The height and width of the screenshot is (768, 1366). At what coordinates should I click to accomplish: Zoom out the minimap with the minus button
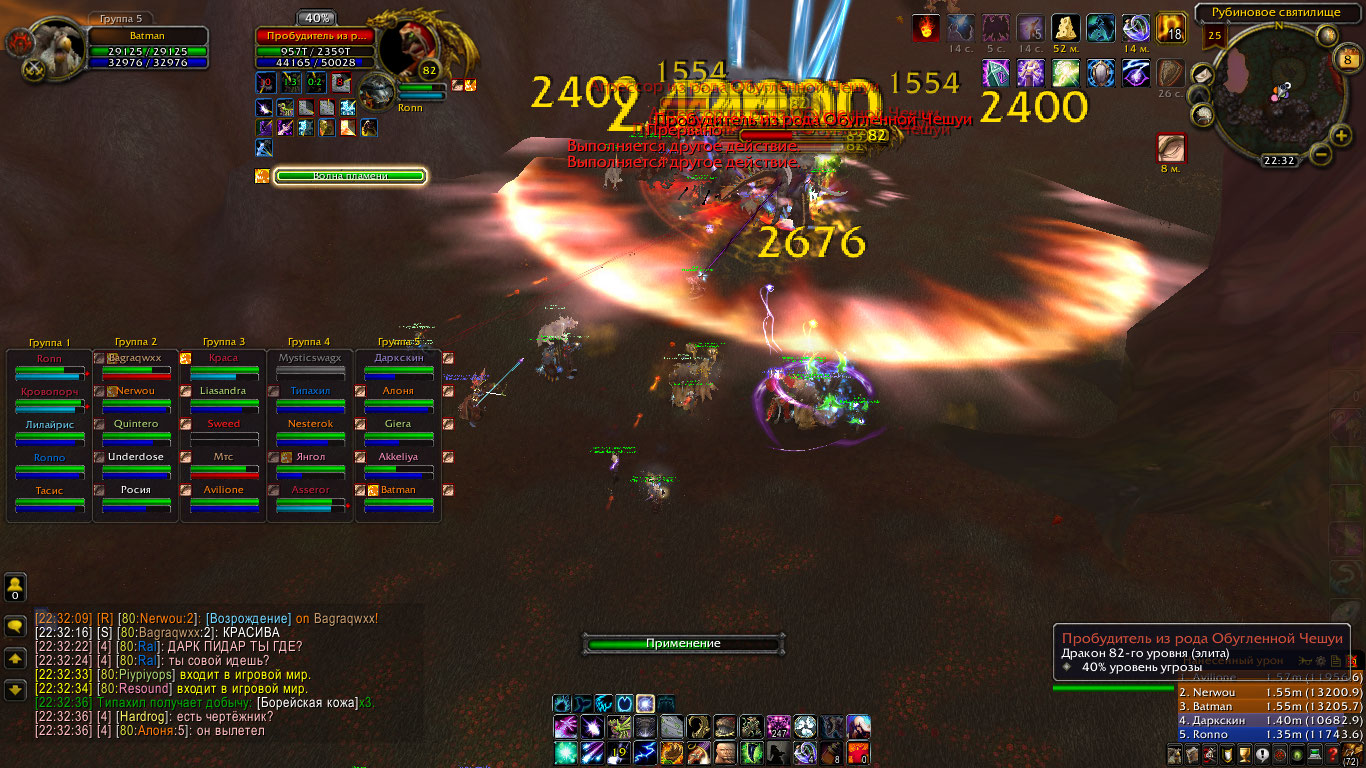click(1320, 154)
